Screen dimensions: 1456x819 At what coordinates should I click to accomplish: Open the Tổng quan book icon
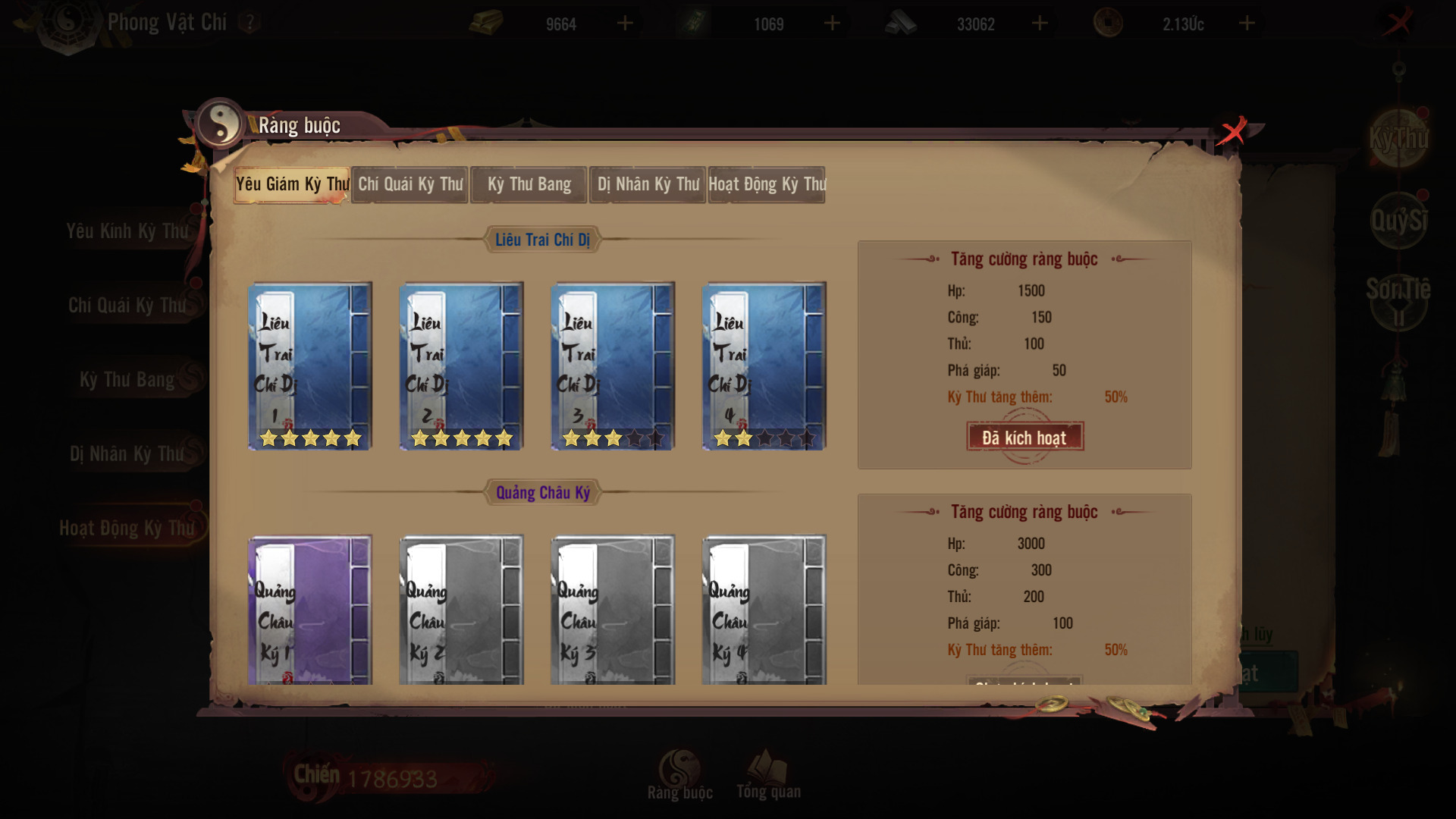coord(767,773)
